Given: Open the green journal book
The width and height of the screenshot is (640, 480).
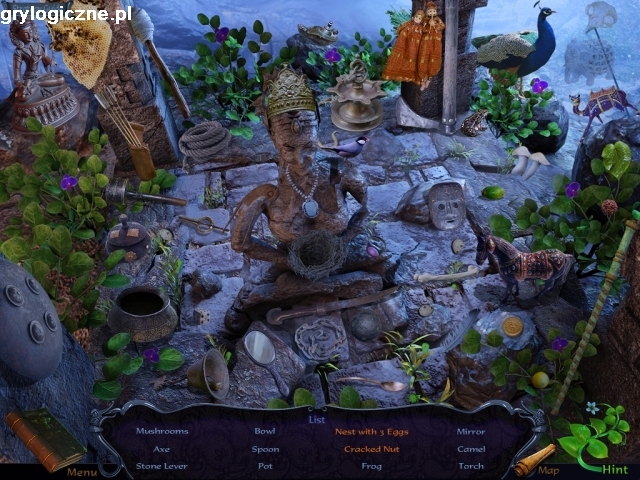Looking at the screenshot, I should [46, 438].
